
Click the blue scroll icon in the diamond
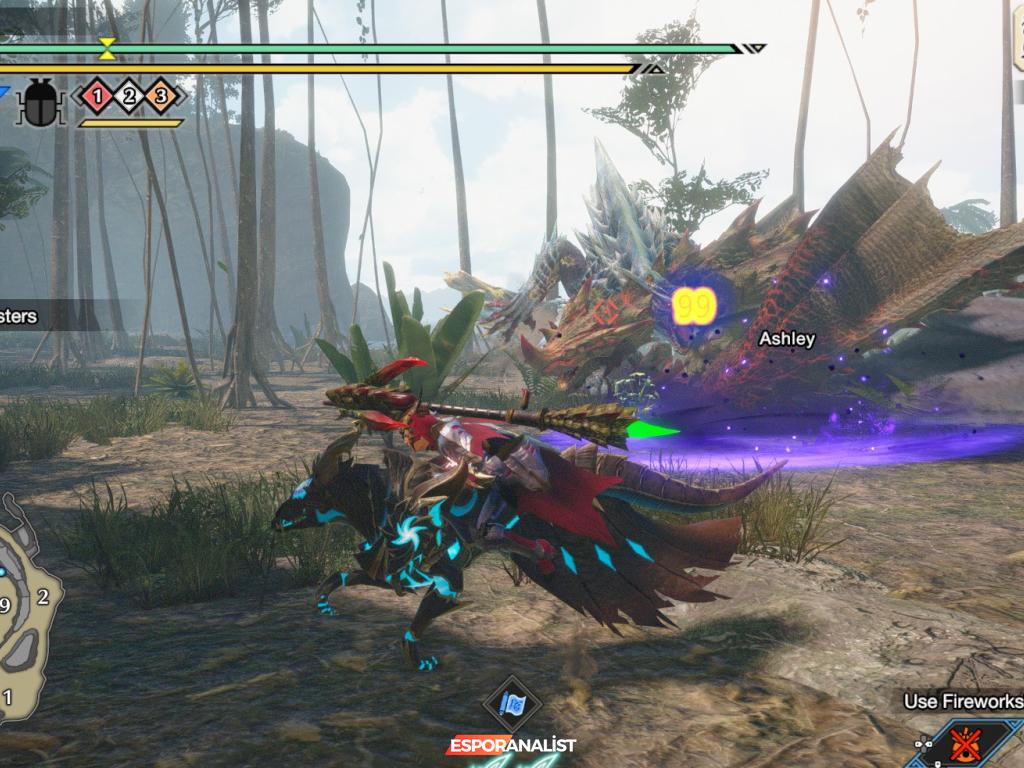[513, 704]
